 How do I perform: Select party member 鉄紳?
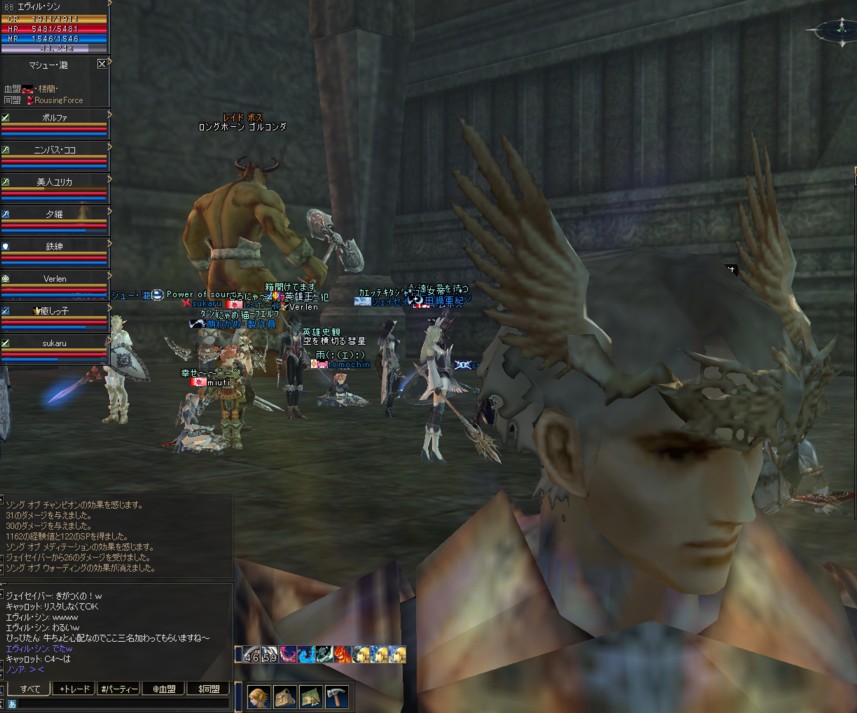coord(55,246)
